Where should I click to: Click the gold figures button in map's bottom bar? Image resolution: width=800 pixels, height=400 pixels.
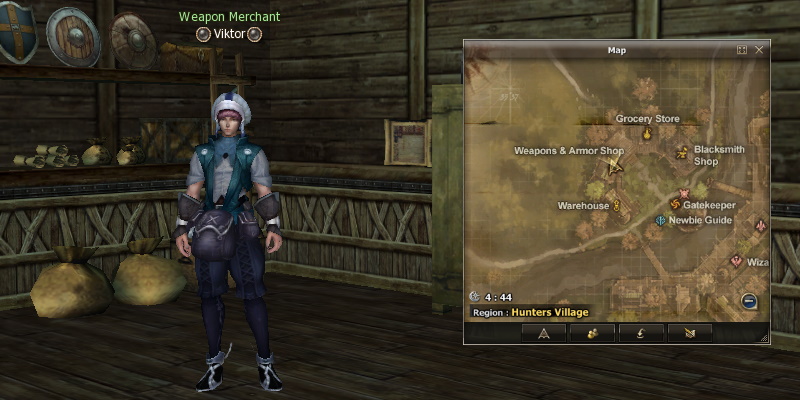[x=592, y=333]
